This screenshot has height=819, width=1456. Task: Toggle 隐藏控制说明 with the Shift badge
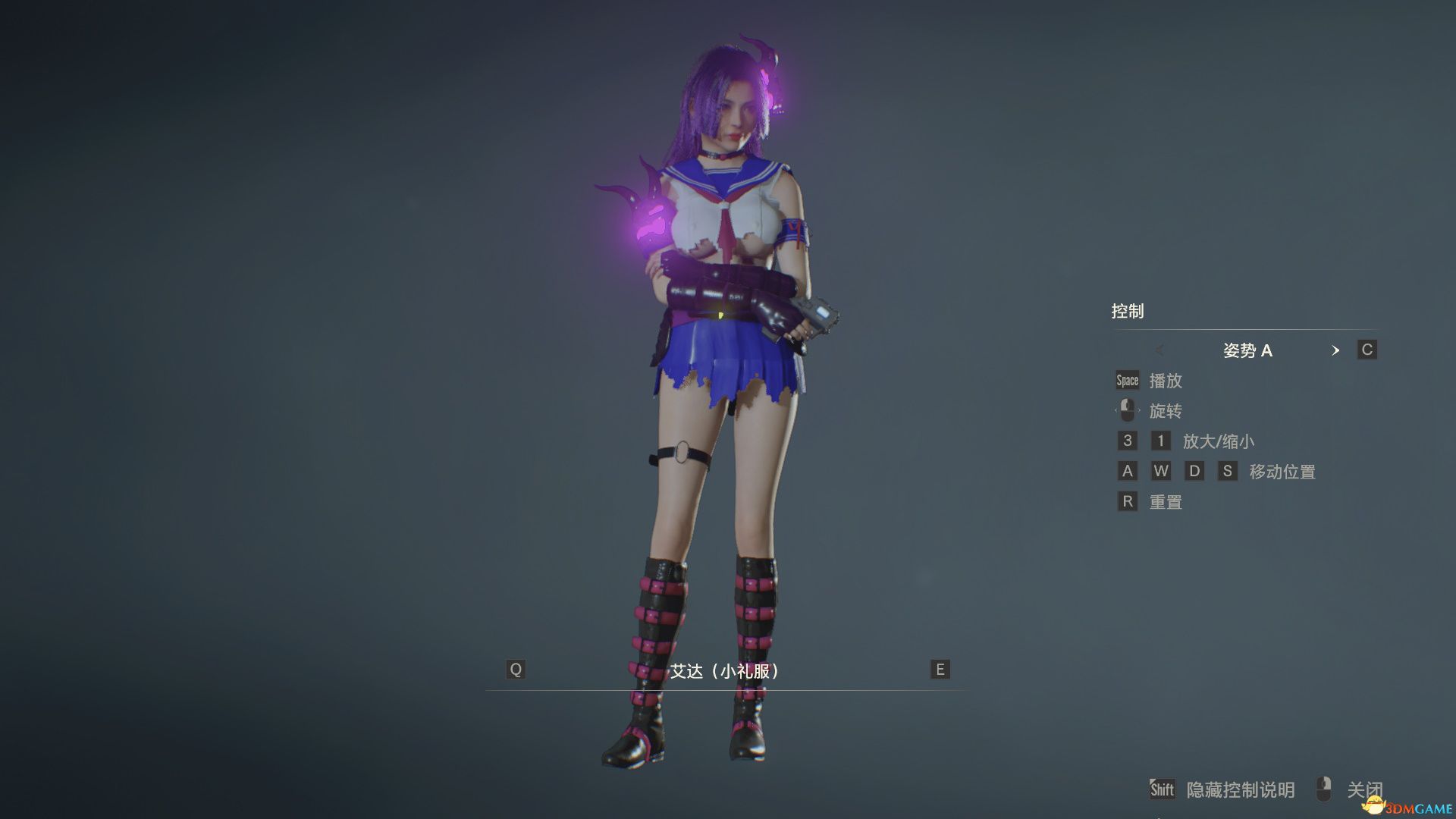click(1164, 789)
